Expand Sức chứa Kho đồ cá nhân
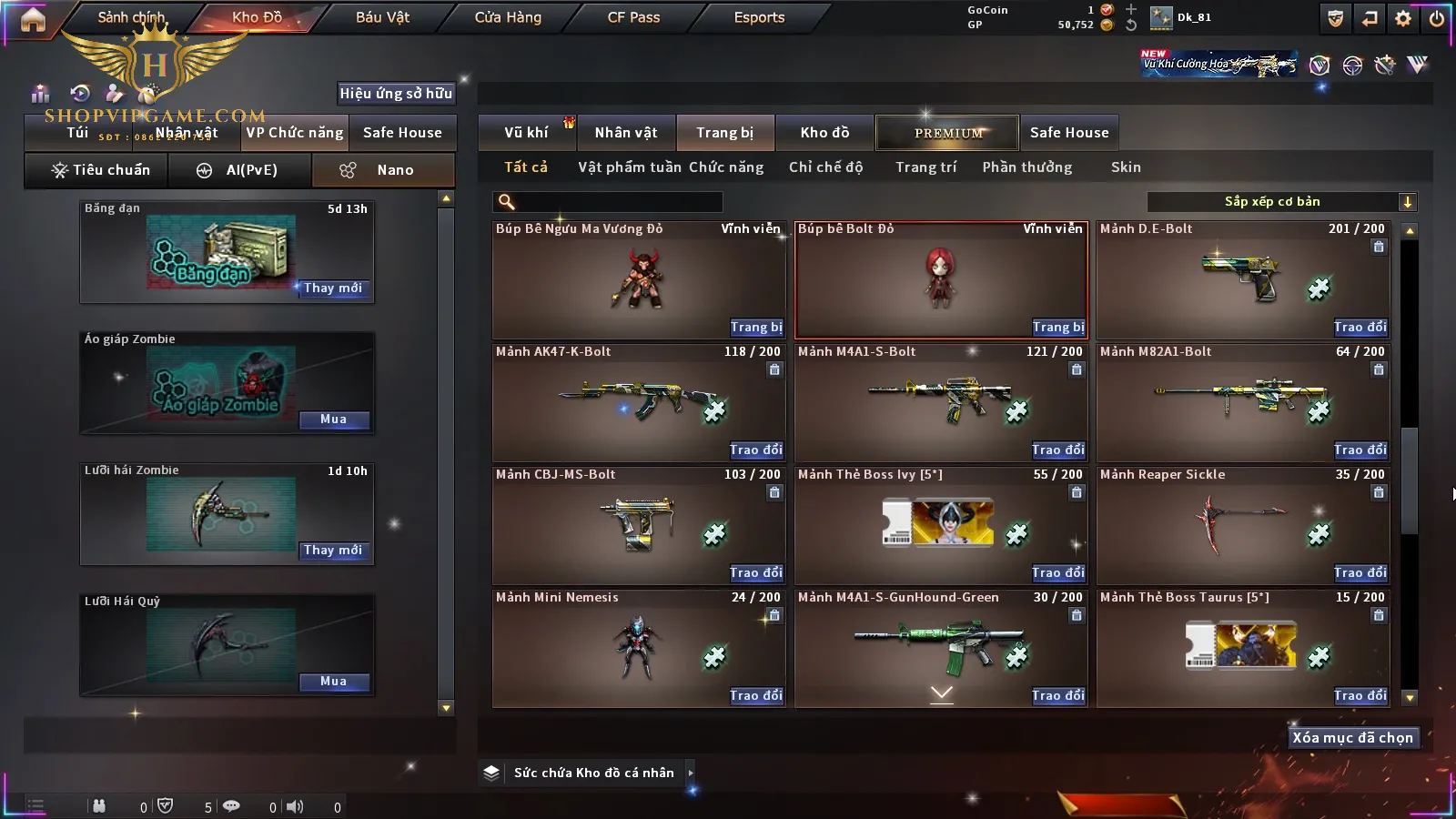 690,773
